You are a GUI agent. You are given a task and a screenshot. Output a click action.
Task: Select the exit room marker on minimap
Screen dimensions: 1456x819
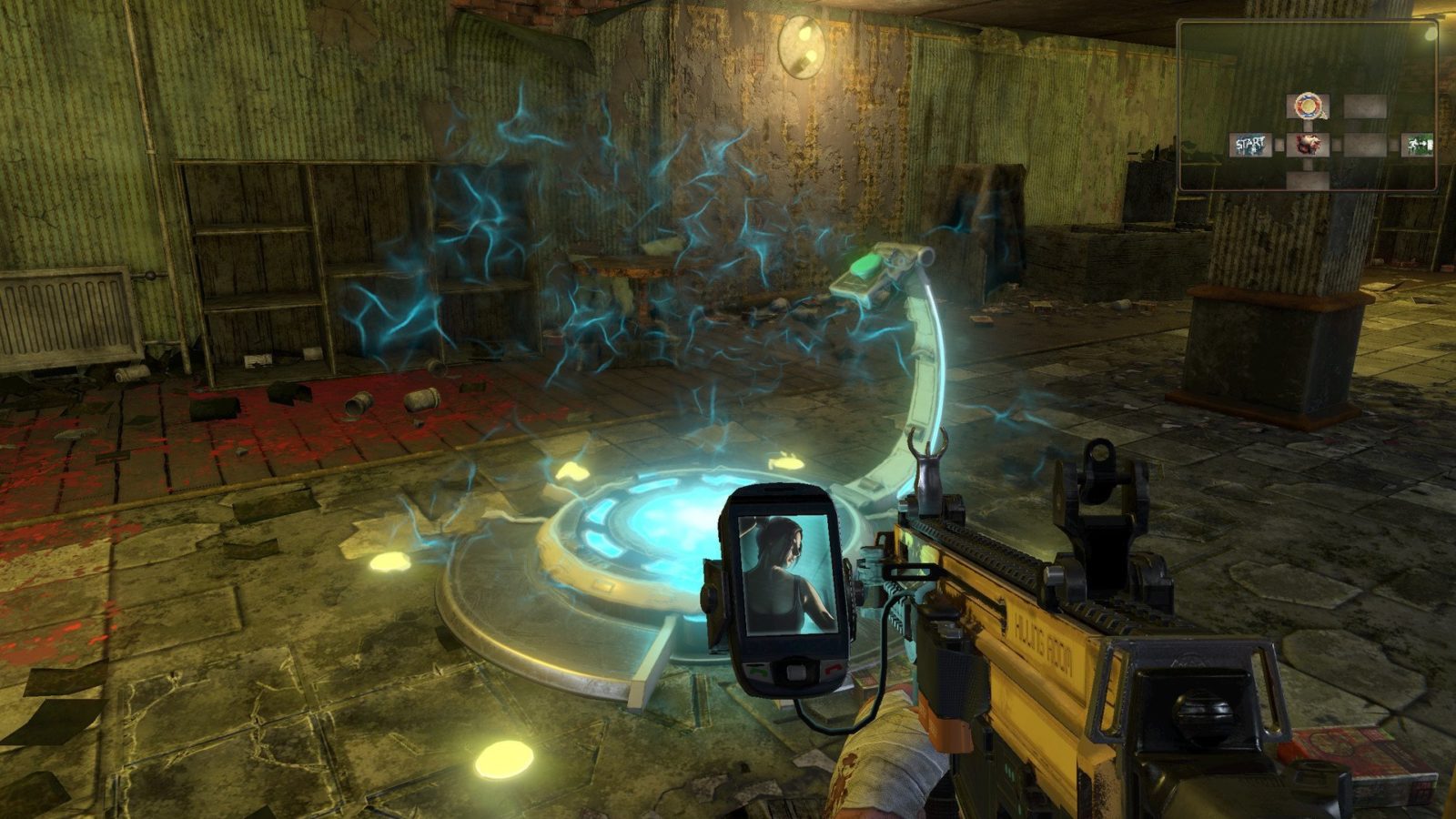(1417, 144)
